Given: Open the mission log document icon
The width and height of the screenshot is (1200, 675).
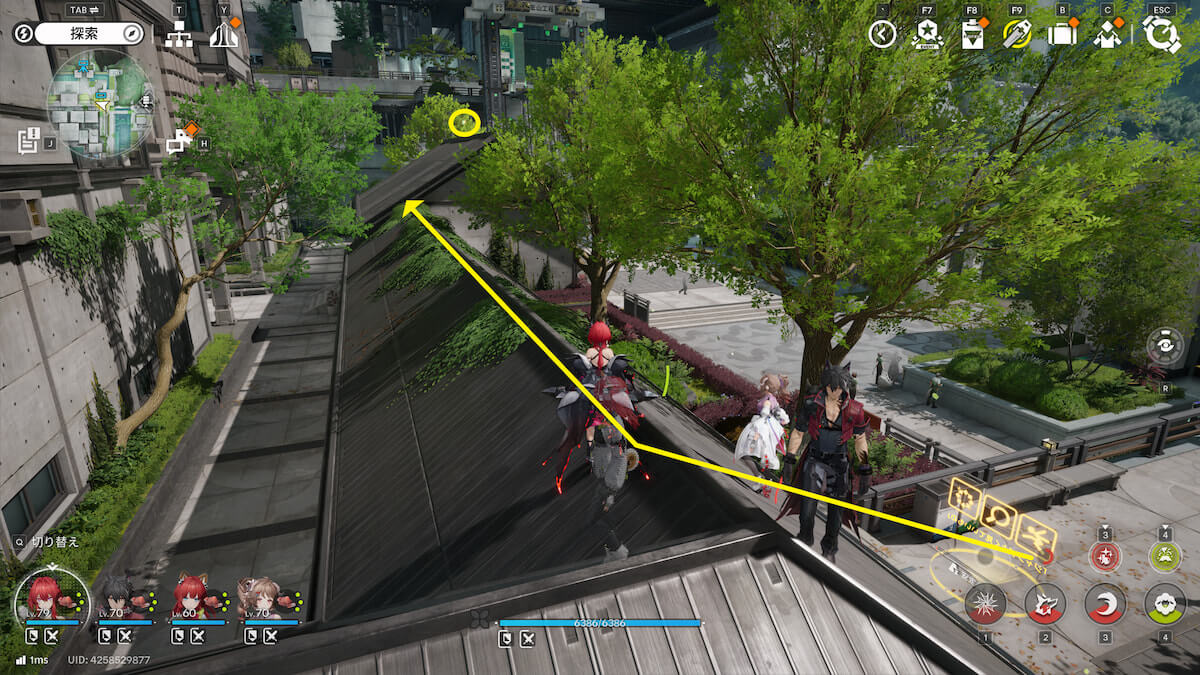Looking at the screenshot, I should [x=29, y=140].
